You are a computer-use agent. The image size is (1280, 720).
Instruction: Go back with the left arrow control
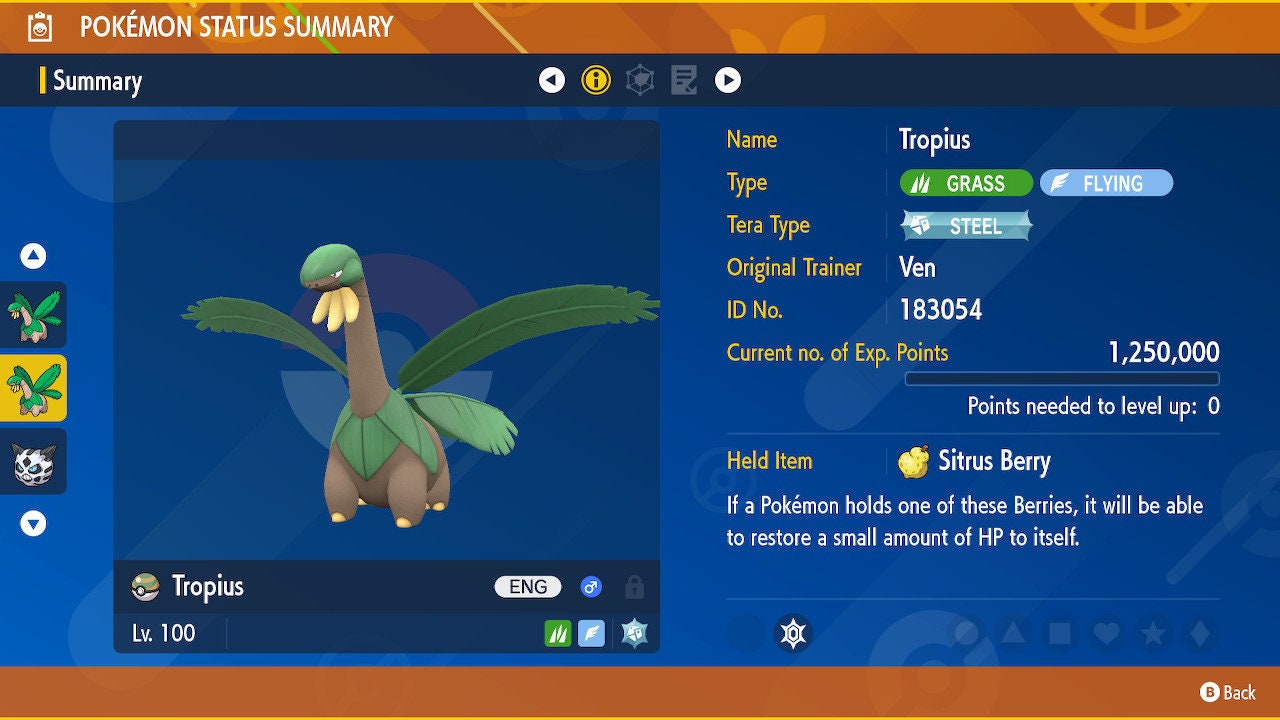(553, 80)
